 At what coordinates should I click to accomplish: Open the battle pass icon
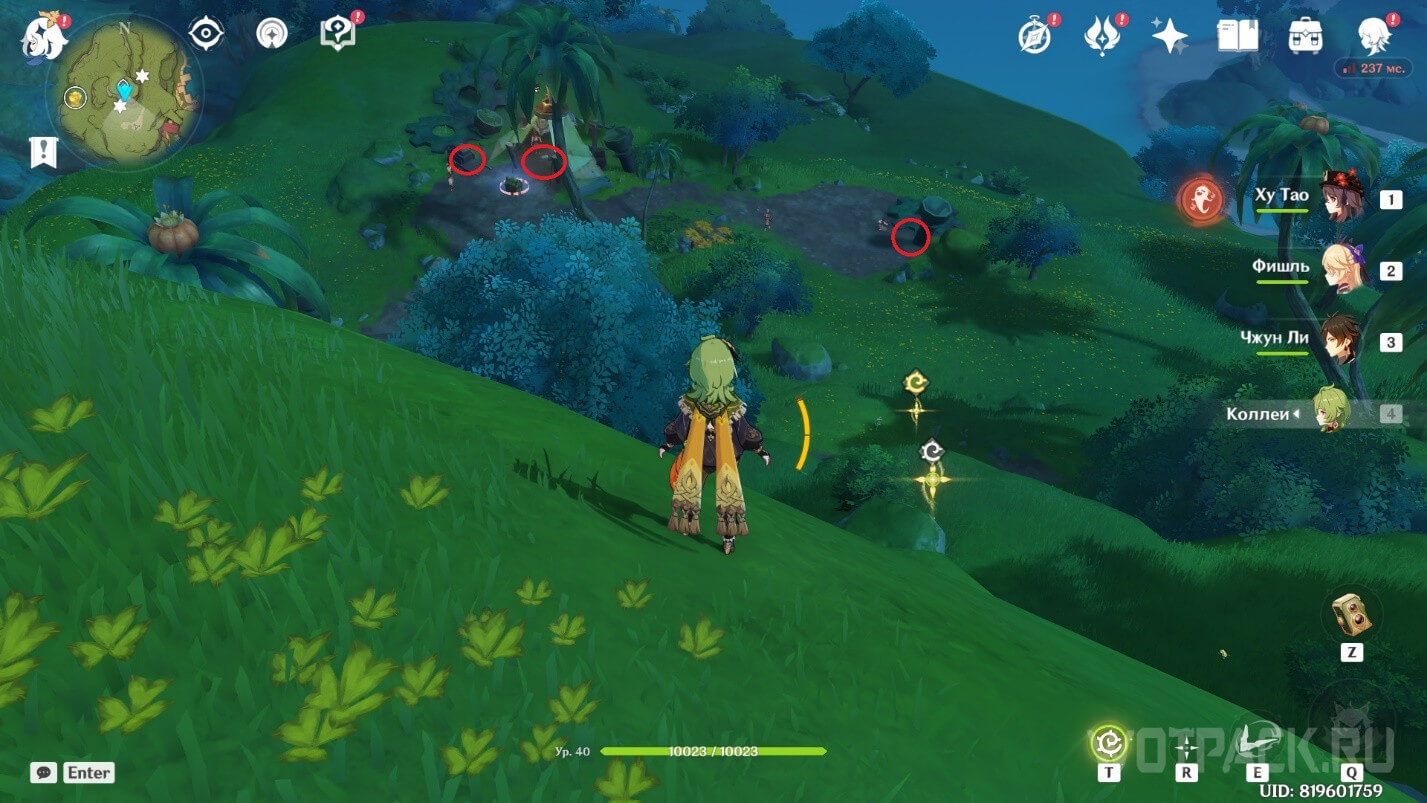click(x=1101, y=36)
